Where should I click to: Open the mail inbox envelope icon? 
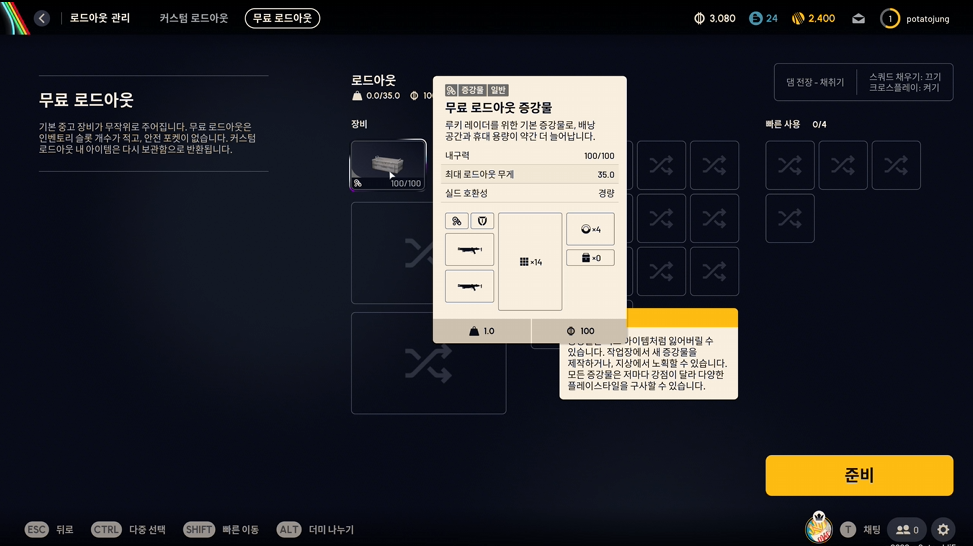858,19
